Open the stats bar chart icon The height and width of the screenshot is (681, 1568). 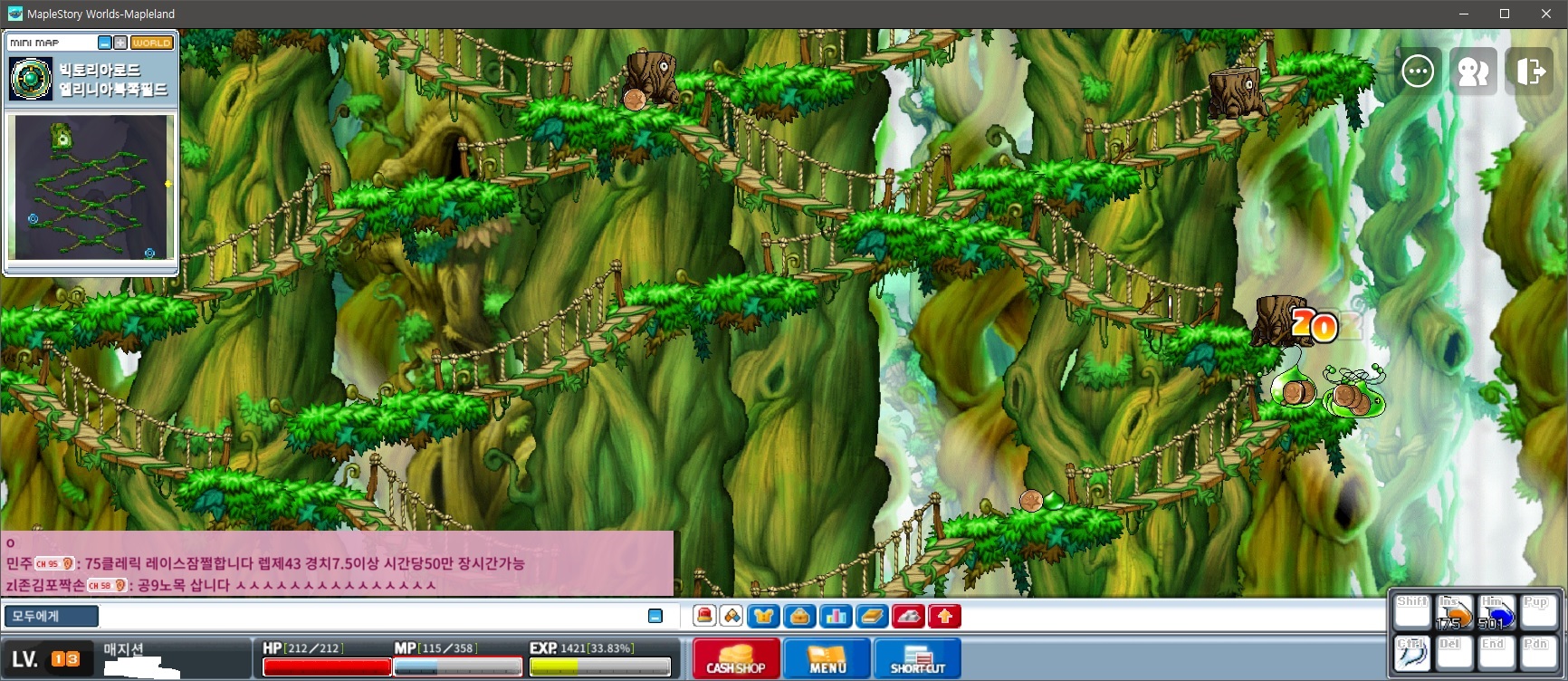coord(836,617)
